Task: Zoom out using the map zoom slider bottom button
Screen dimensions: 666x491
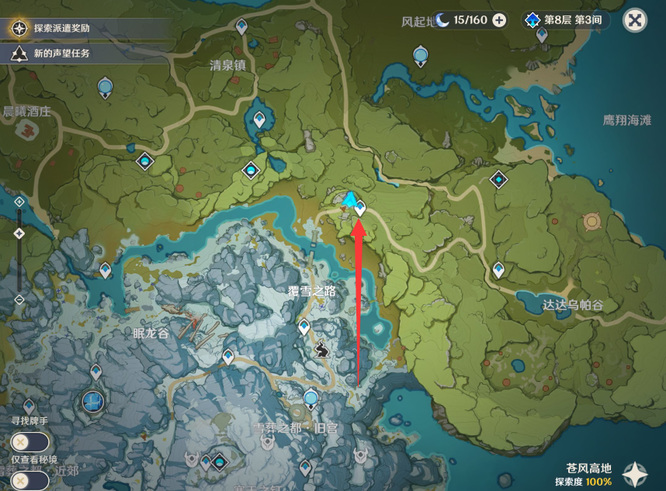Action: (x=19, y=299)
